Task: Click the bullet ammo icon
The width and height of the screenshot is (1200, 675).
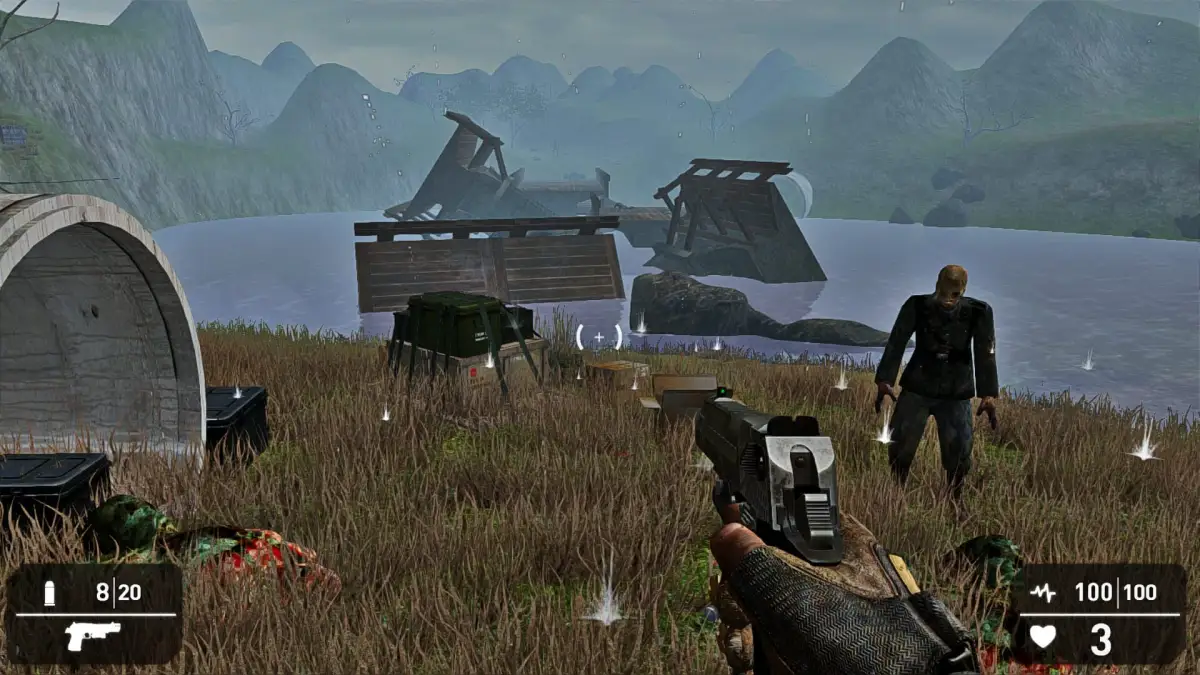Action: click(49, 593)
